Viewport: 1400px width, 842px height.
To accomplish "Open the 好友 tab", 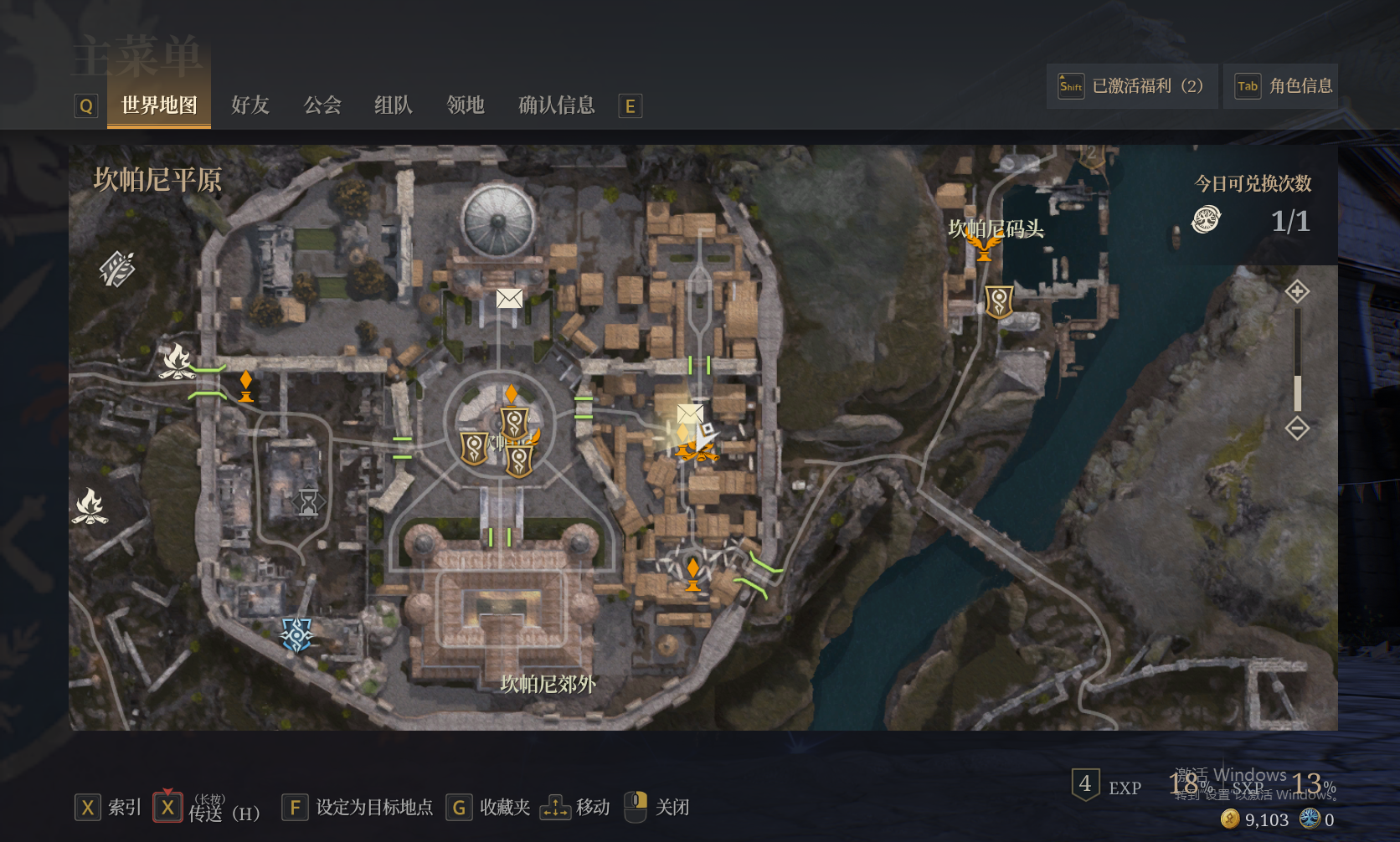I will click(250, 105).
